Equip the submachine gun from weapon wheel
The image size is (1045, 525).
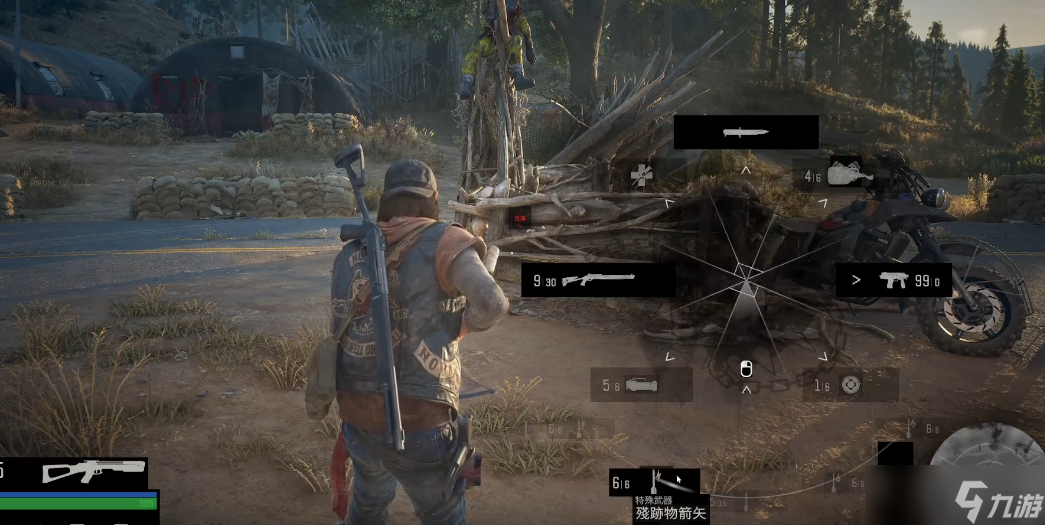click(x=895, y=280)
